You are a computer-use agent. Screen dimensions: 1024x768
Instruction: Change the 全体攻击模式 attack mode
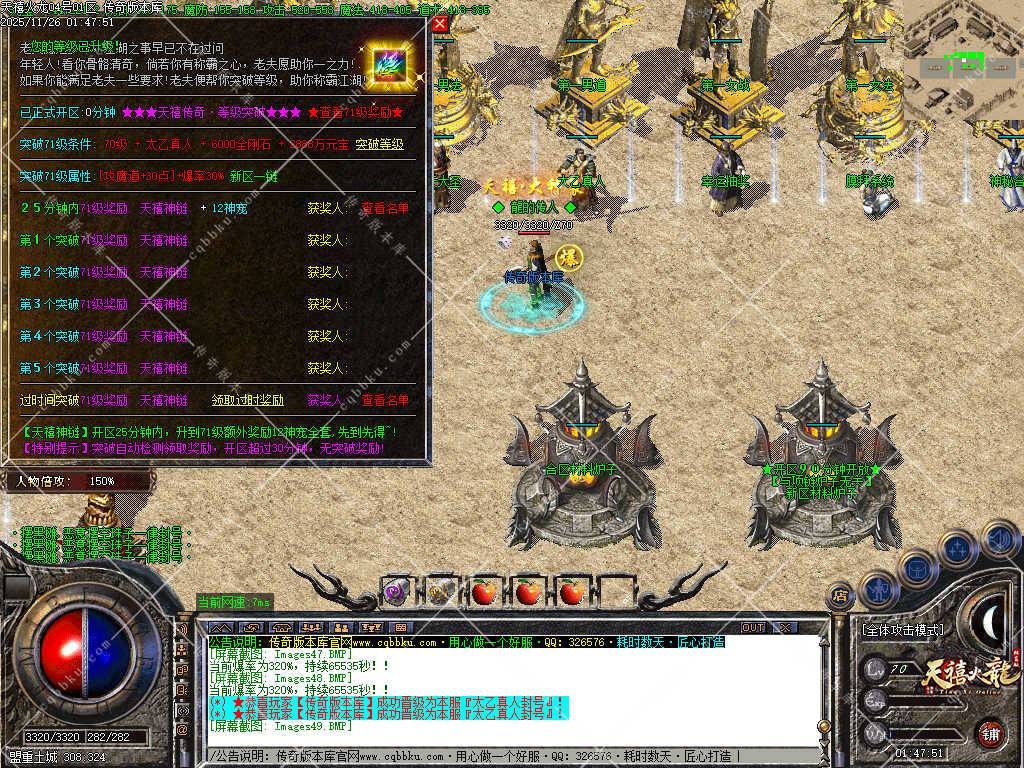pyautogui.click(x=901, y=630)
